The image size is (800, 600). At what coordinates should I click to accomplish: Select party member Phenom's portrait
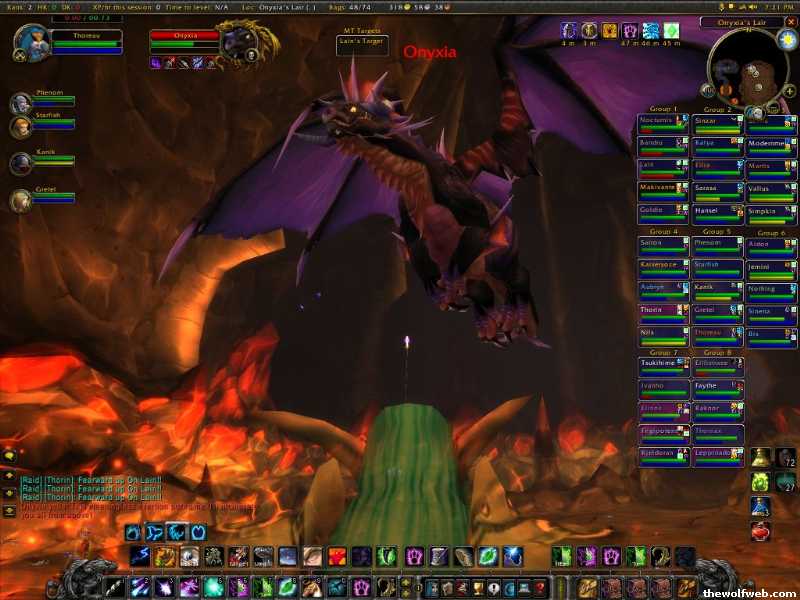tap(21, 104)
